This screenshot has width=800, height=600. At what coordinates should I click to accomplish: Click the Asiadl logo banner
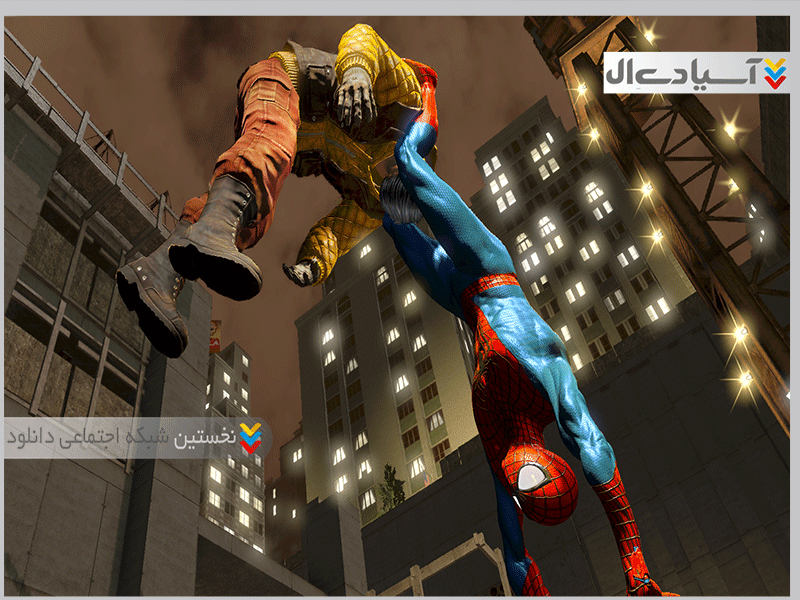click(696, 73)
